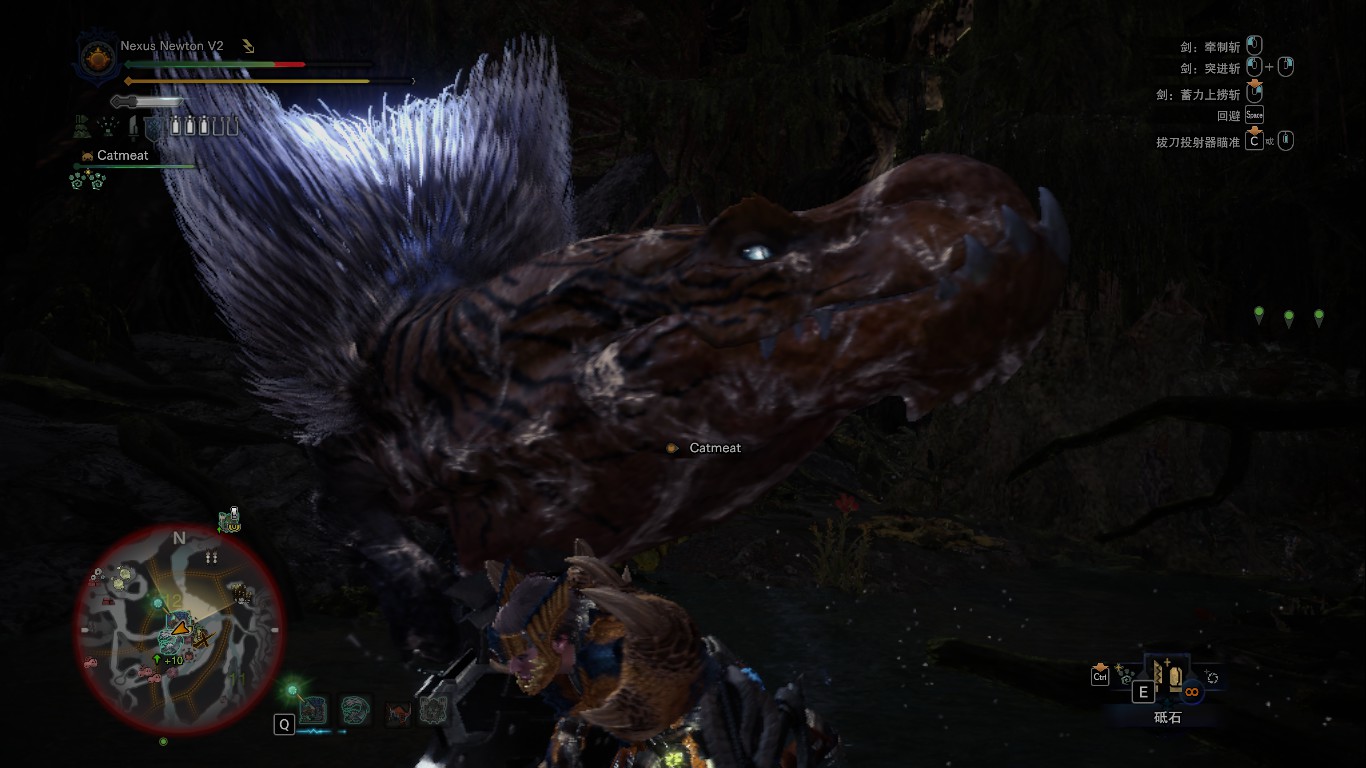Select the tracked monster icon beside the scoutfly marker
This screenshot has width=1366, height=768.
click(x=312, y=710)
